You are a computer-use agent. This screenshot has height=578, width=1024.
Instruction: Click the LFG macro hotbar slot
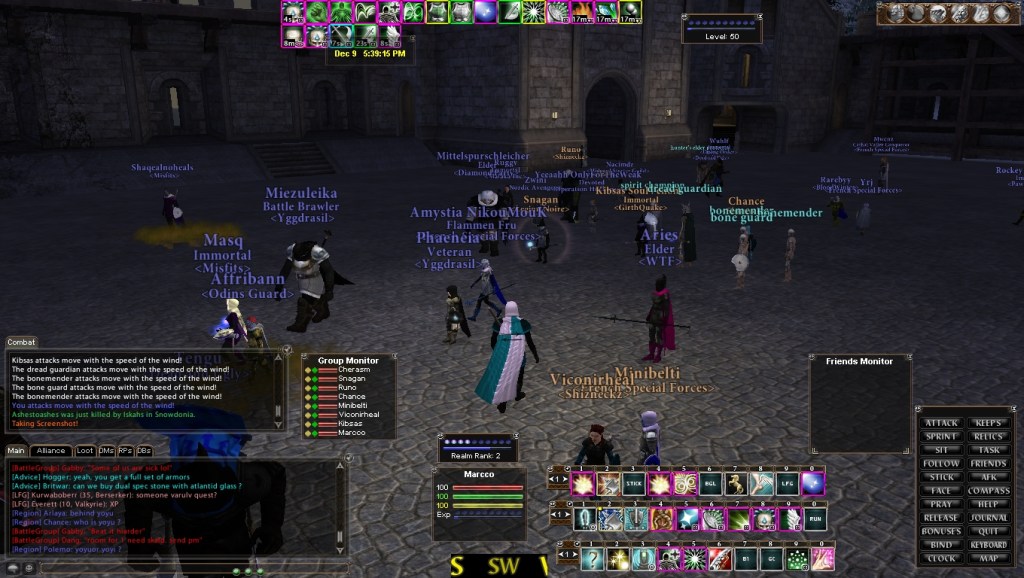pos(789,485)
